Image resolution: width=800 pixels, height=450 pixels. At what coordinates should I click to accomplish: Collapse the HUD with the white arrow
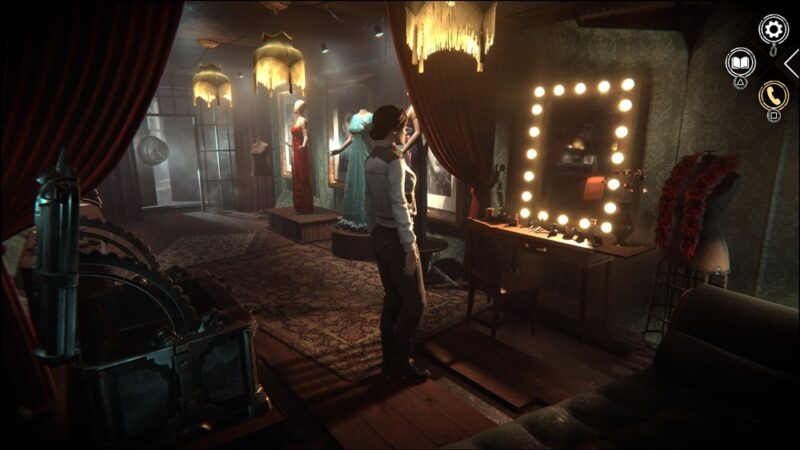tap(791, 63)
